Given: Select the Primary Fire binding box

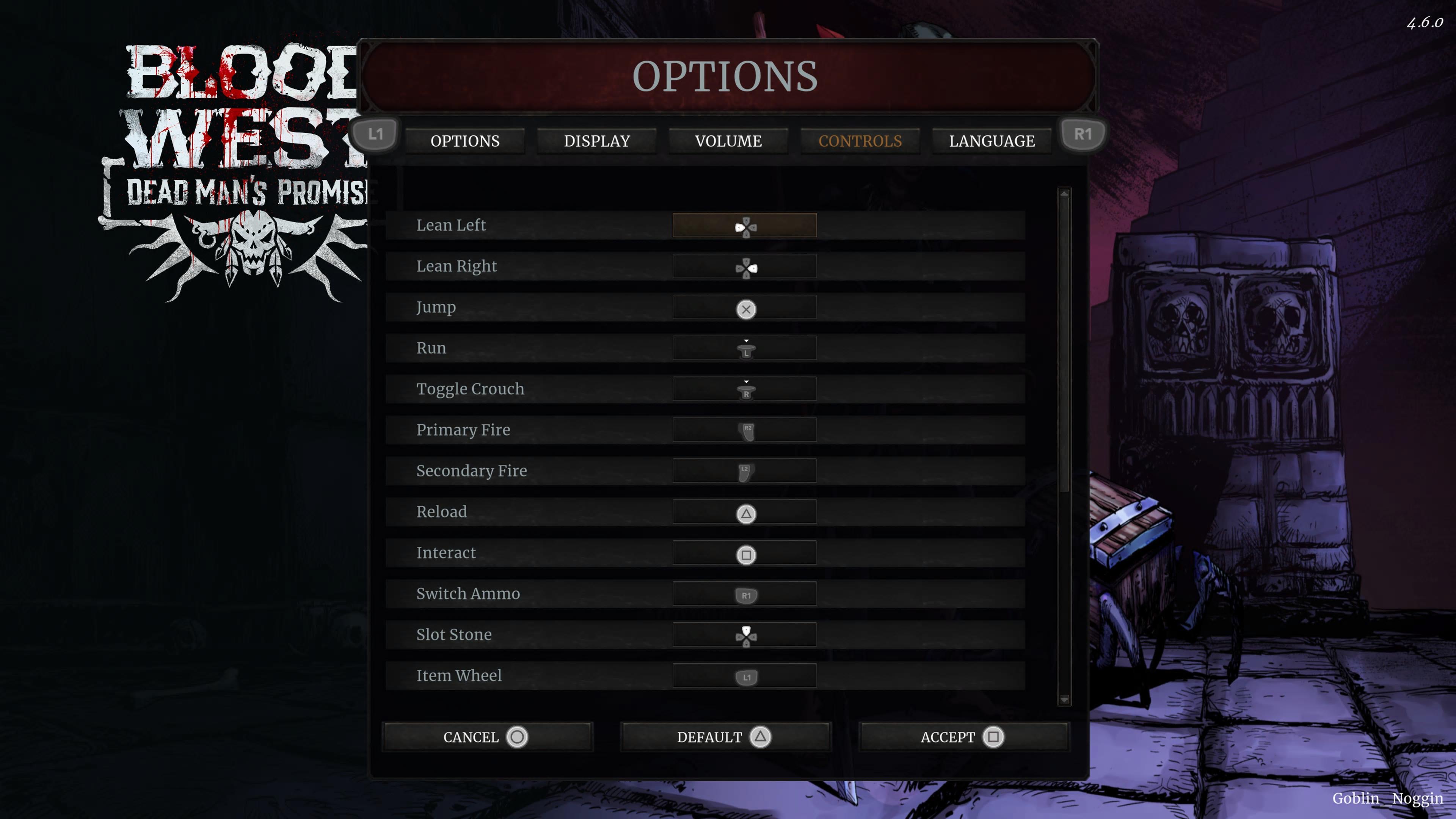Looking at the screenshot, I should click(x=744, y=430).
